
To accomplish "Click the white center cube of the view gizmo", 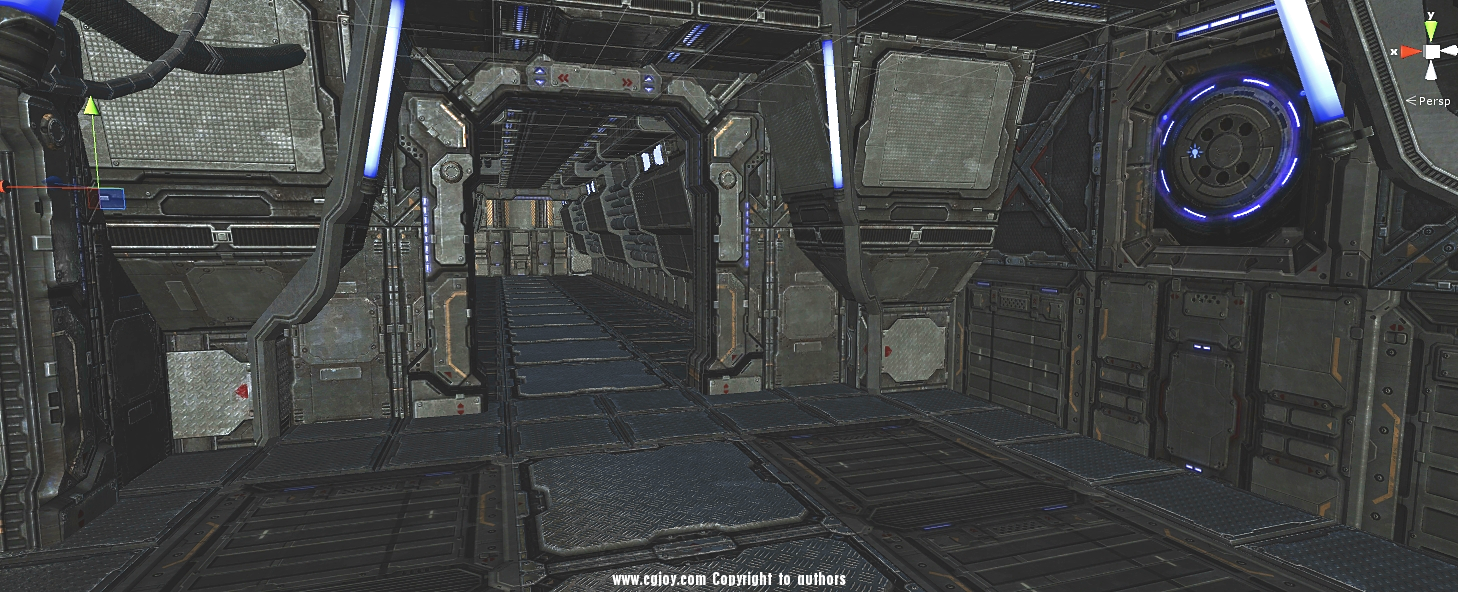I will click(x=1432, y=51).
